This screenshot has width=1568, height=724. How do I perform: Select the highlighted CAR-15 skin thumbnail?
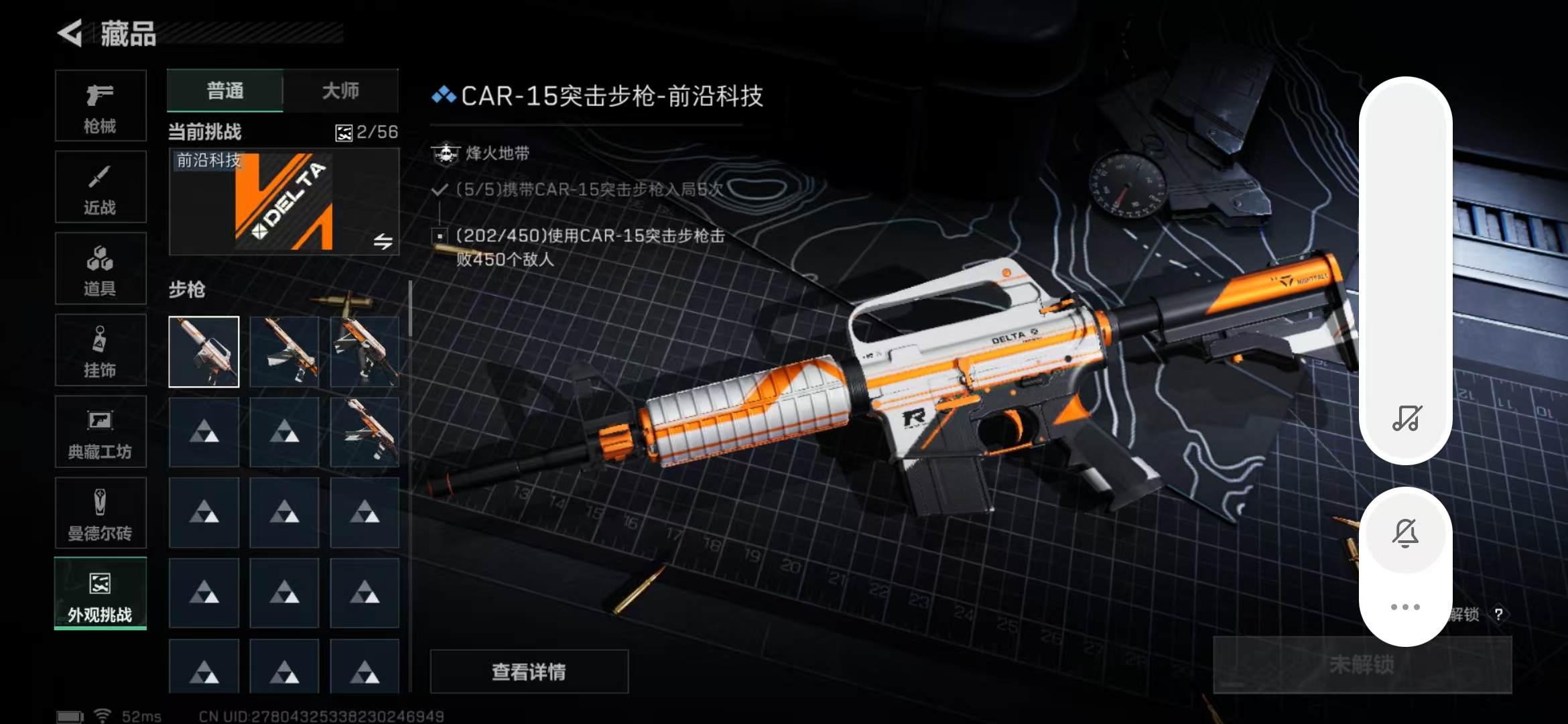[x=204, y=352]
